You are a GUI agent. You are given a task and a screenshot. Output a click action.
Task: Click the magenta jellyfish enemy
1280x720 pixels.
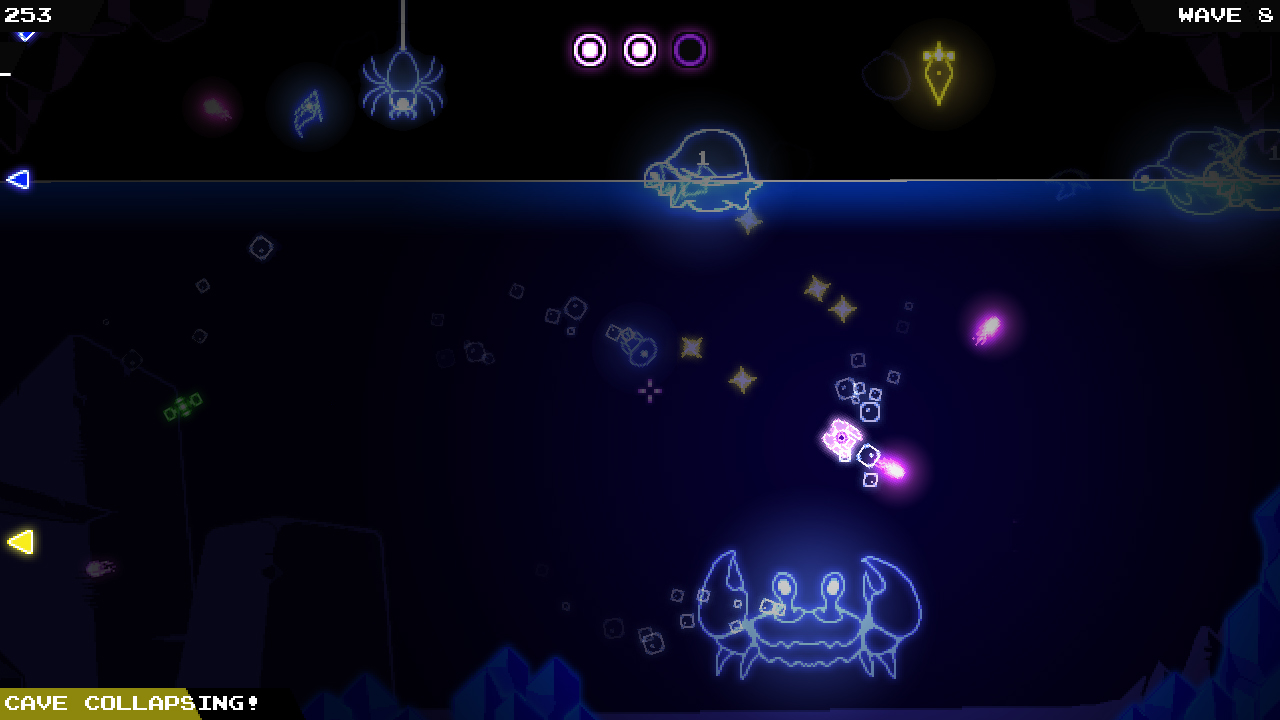tap(989, 327)
